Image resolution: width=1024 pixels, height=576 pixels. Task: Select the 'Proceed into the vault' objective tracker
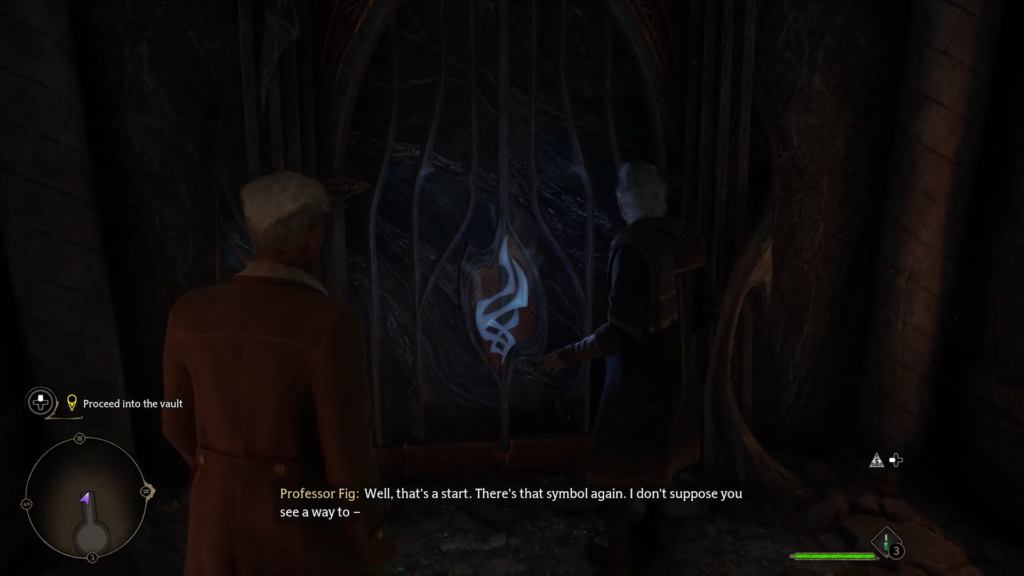[132, 404]
